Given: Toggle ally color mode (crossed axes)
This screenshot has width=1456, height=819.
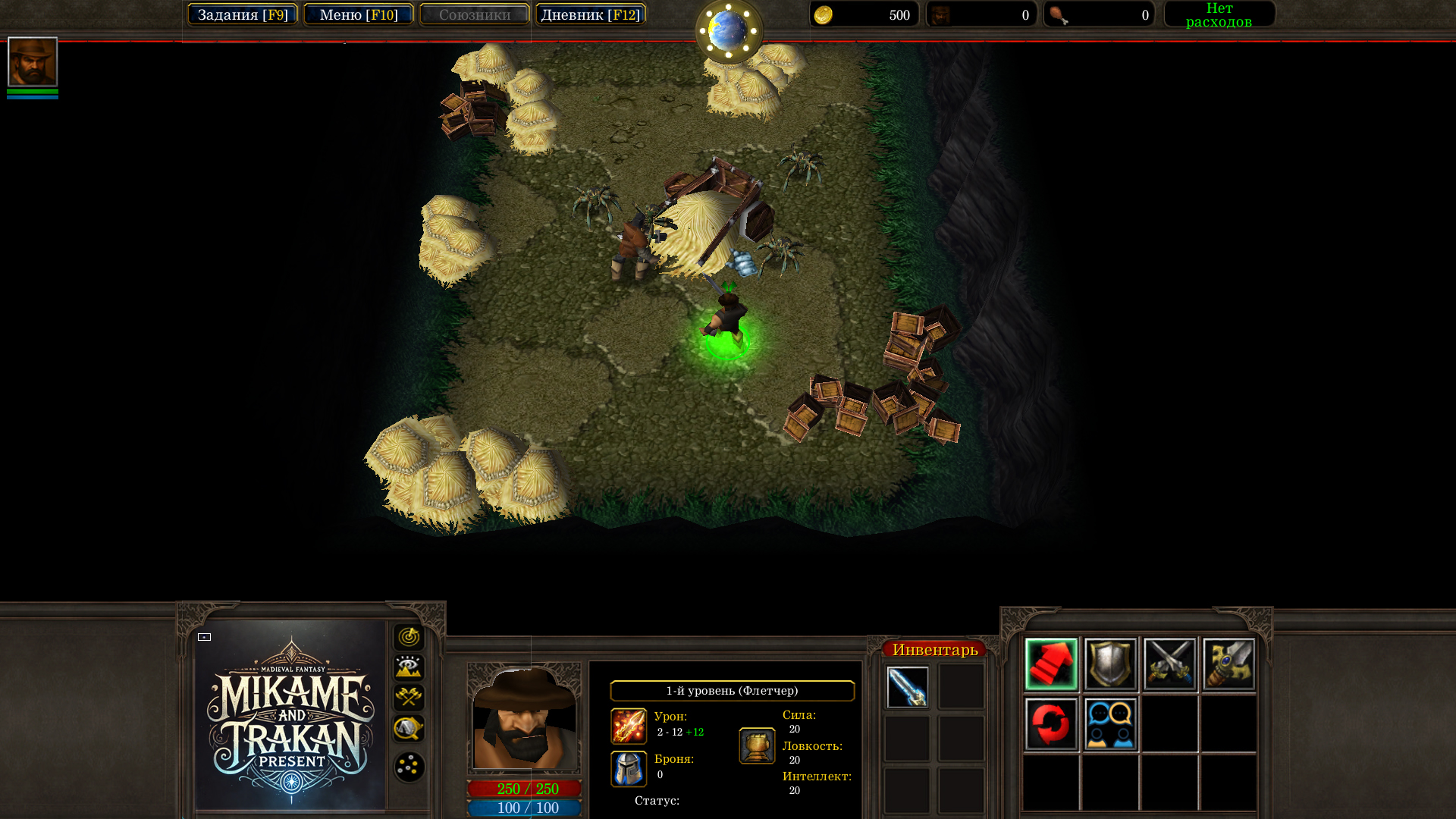Looking at the screenshot, I should [409, 698].
